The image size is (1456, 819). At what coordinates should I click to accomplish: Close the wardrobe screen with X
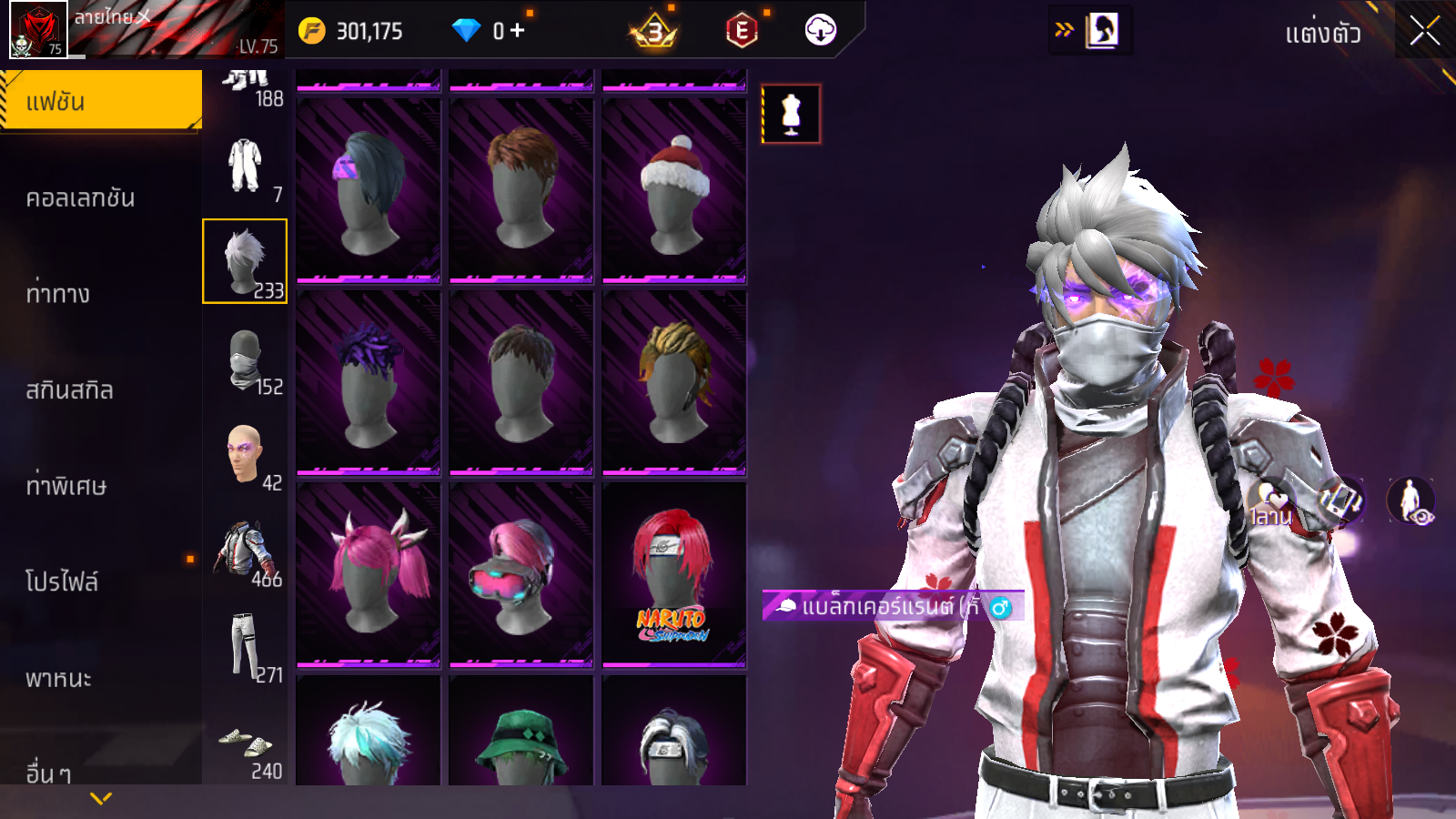click(x=1424, y=32)
